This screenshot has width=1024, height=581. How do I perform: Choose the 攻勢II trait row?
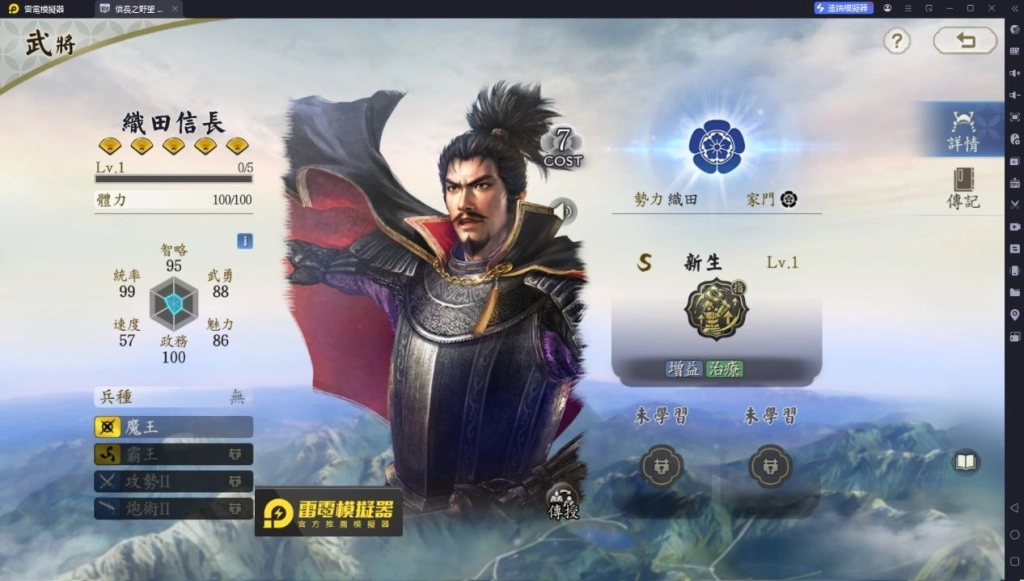[x=173, y=481]
